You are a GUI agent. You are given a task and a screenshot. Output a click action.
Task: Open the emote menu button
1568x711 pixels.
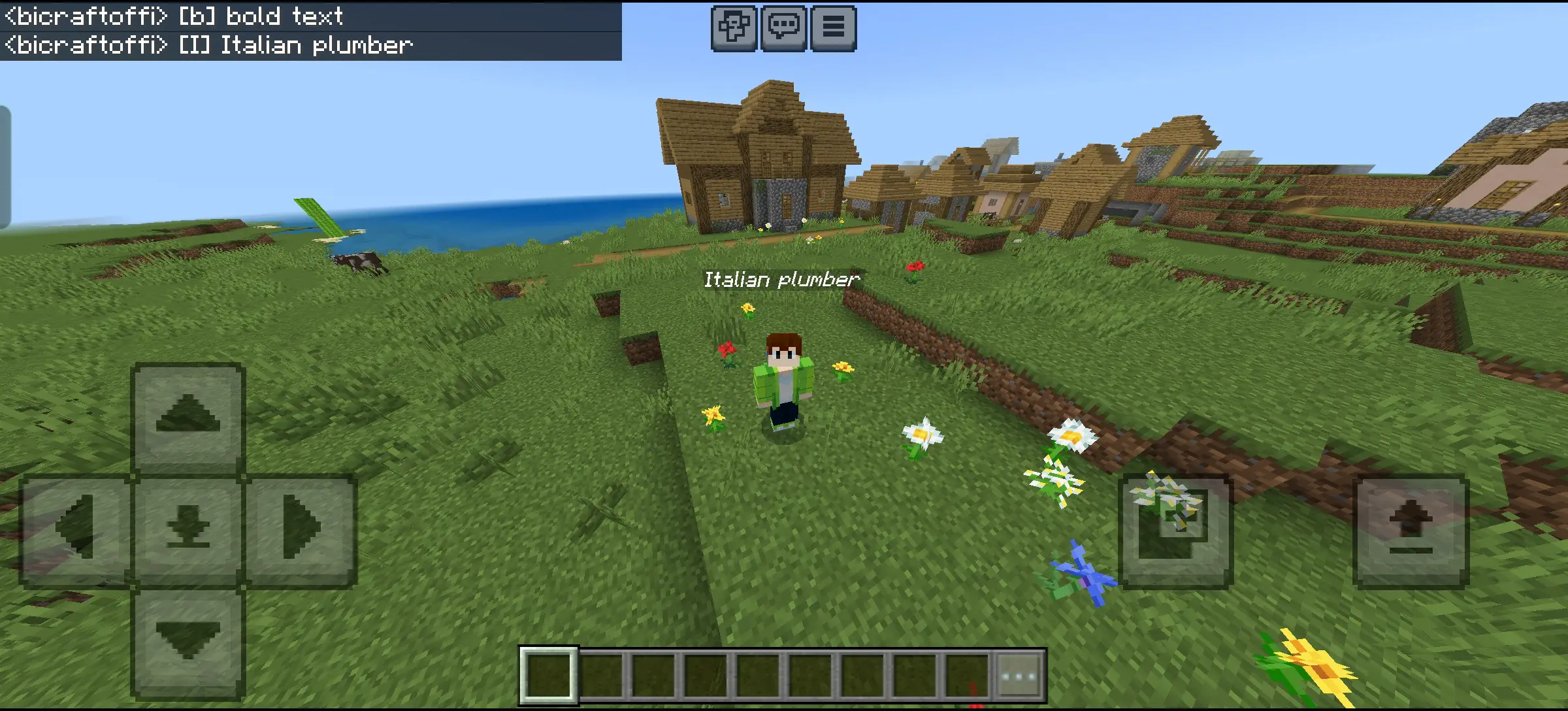pos(734,28)
